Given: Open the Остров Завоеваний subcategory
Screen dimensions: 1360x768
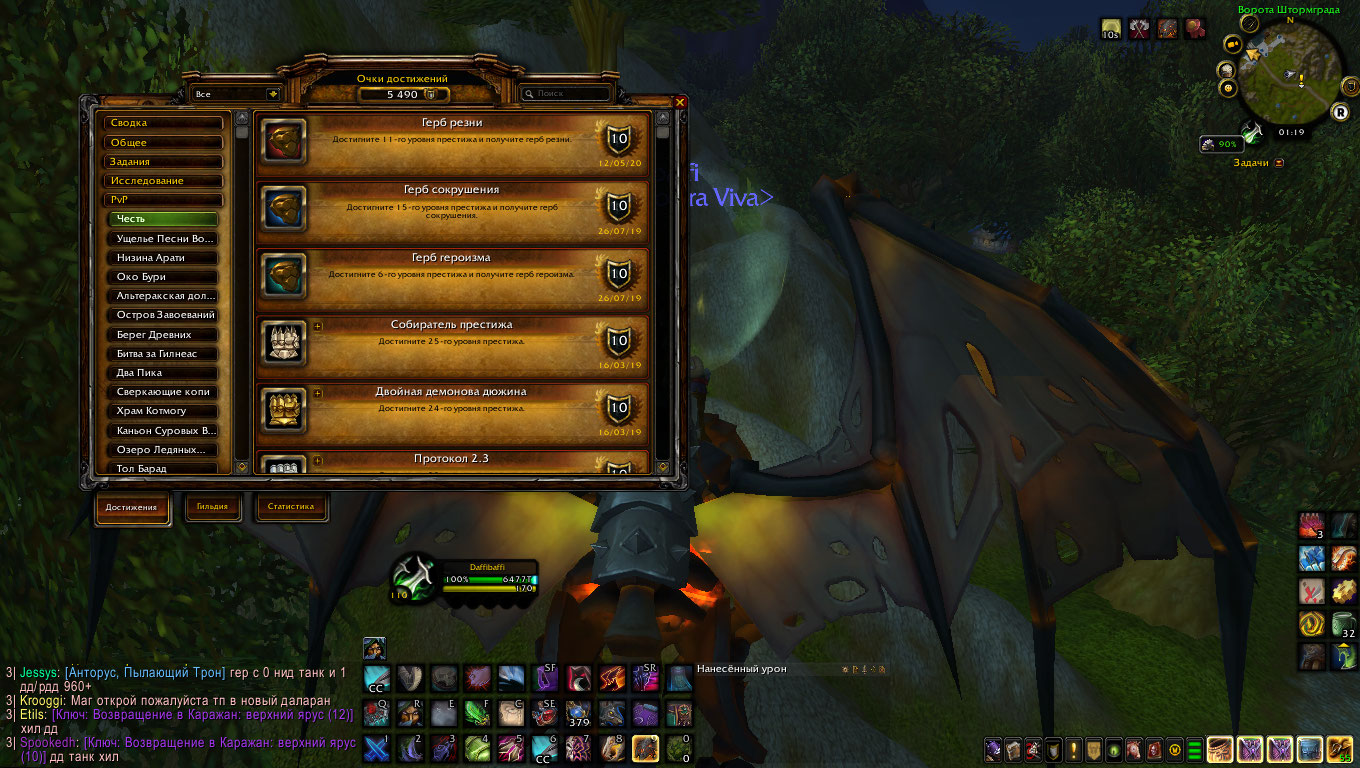Looking at the screenshot, I should pyautogui.click(x=163, y=315).
